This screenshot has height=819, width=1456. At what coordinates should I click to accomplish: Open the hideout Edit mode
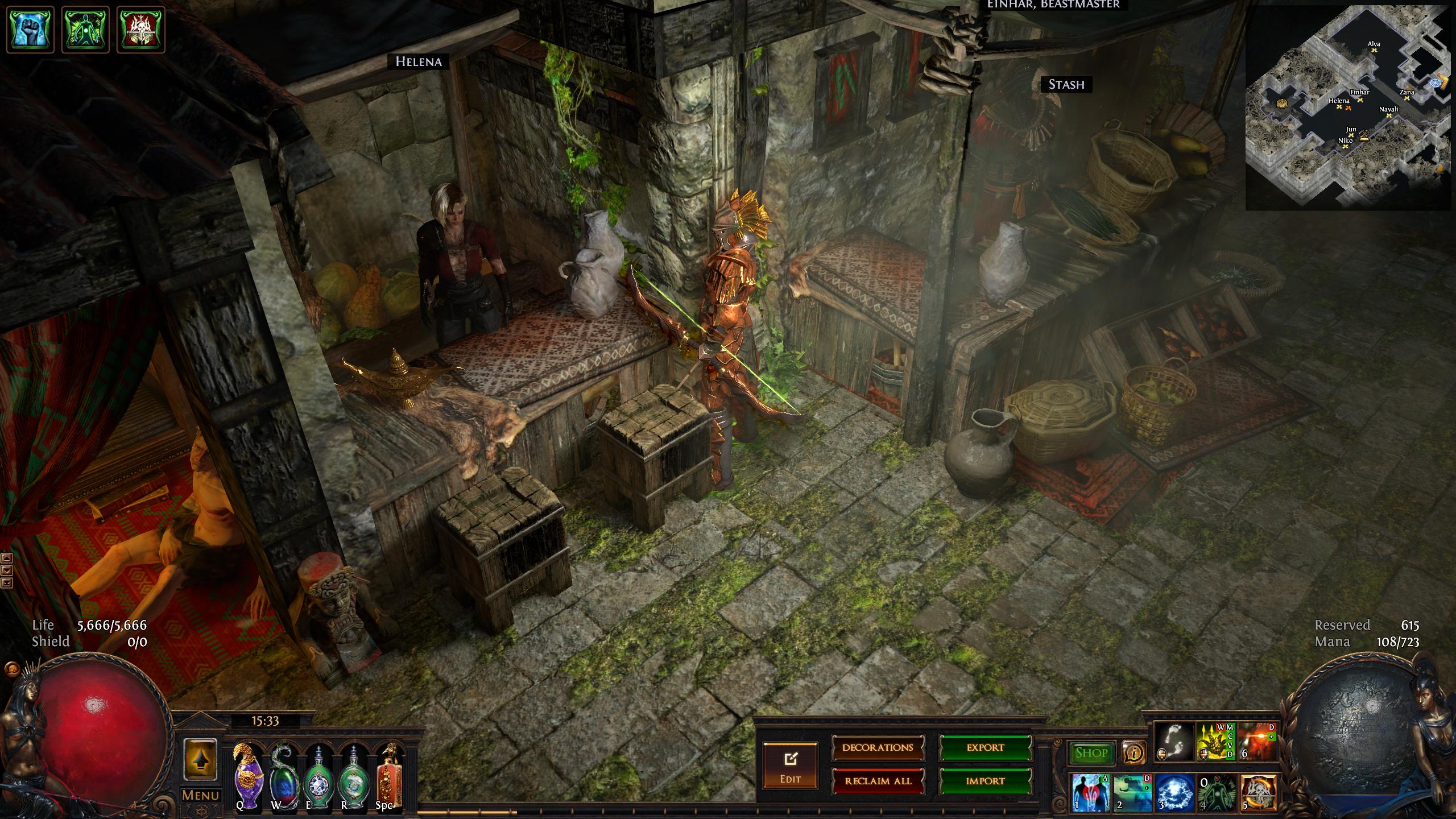point(790,765)
